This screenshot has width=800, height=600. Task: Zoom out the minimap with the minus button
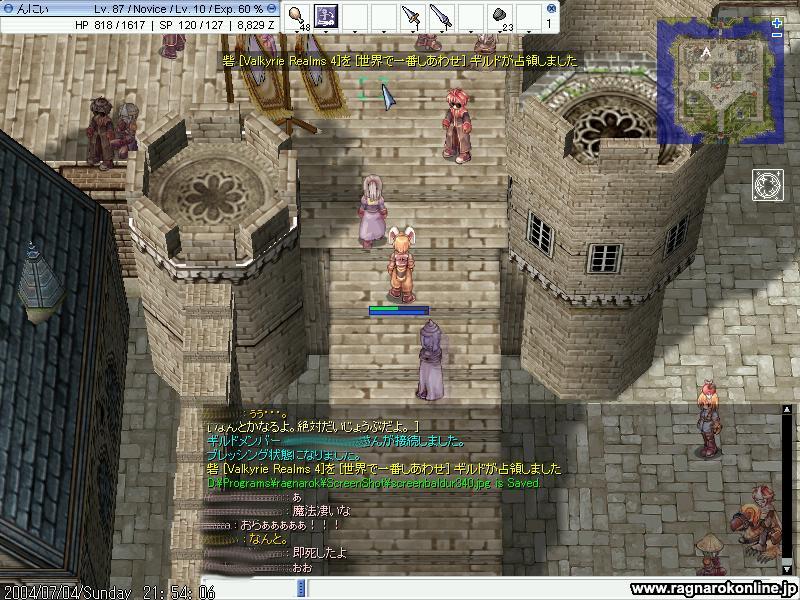pyautogui.click(x=778, y=35)
